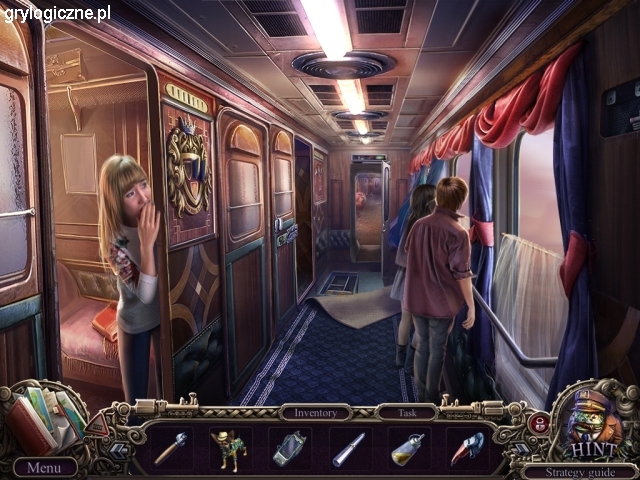Select the red bird-head item
640x480 pixels.
click(466, 447)
